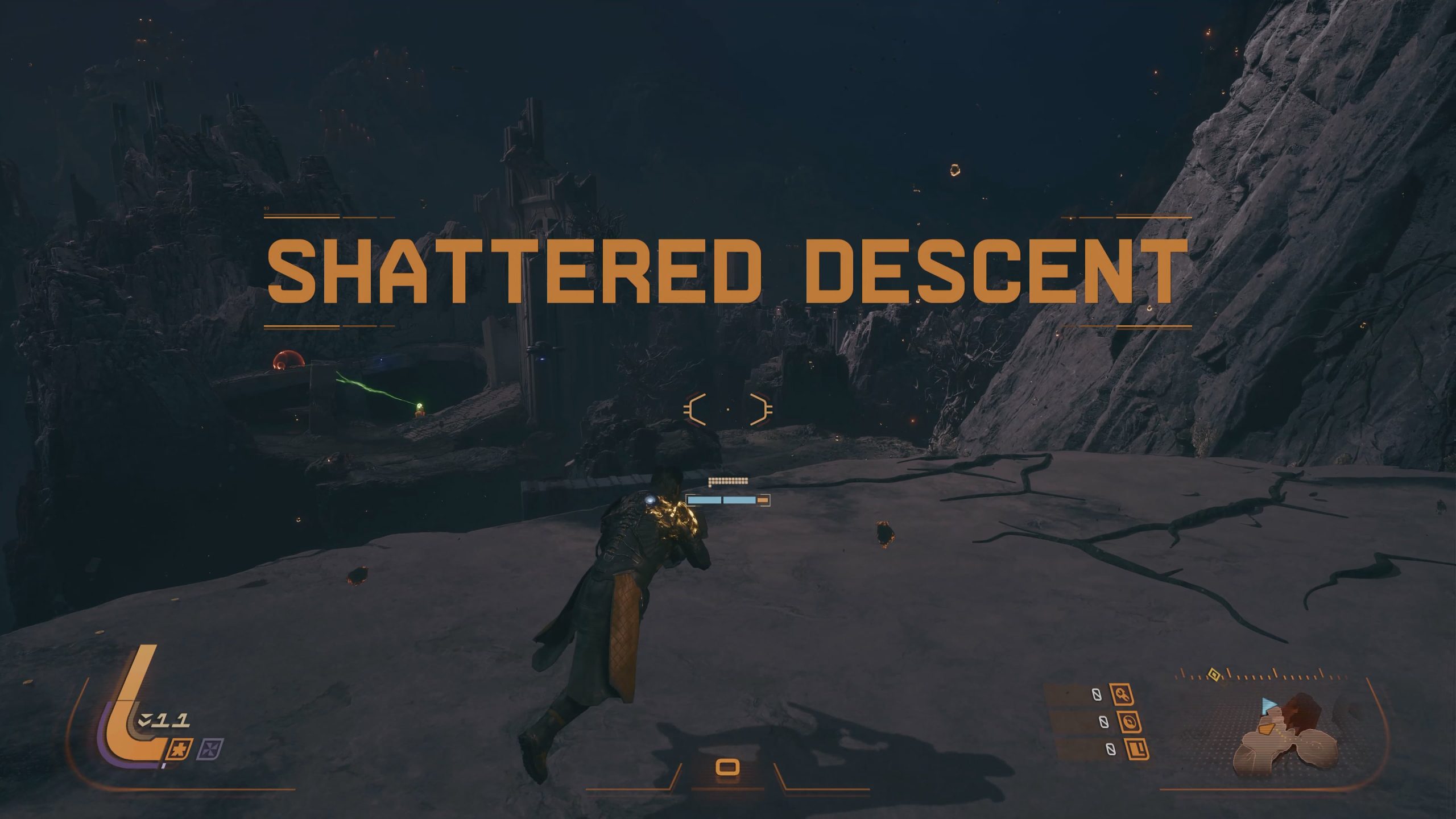
Task: Expand the double-chevron indicator on the level badge
Action: [x=146, y=721]
